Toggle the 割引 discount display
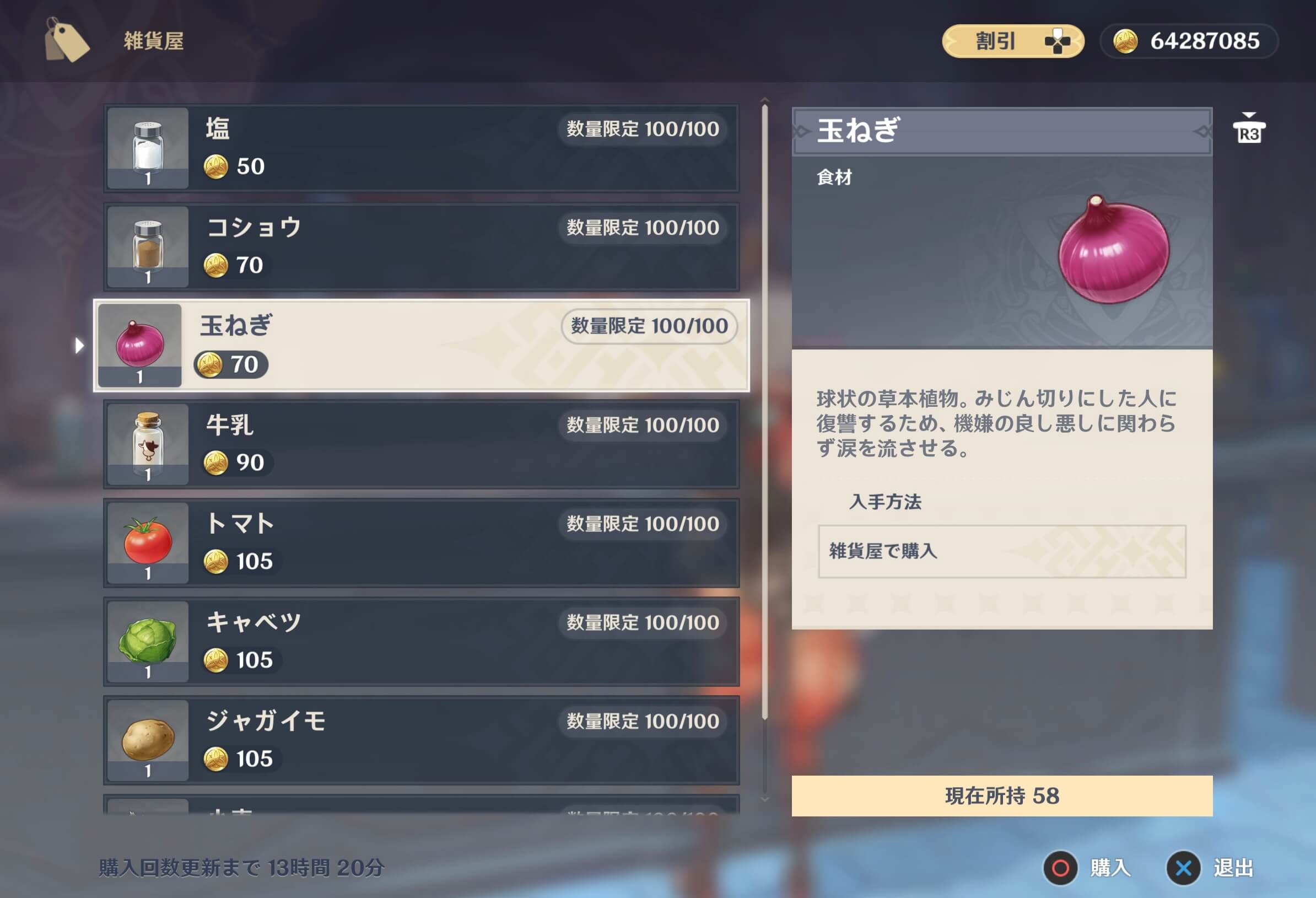This screenshot has width=1316, height=898. point(1013,40)
